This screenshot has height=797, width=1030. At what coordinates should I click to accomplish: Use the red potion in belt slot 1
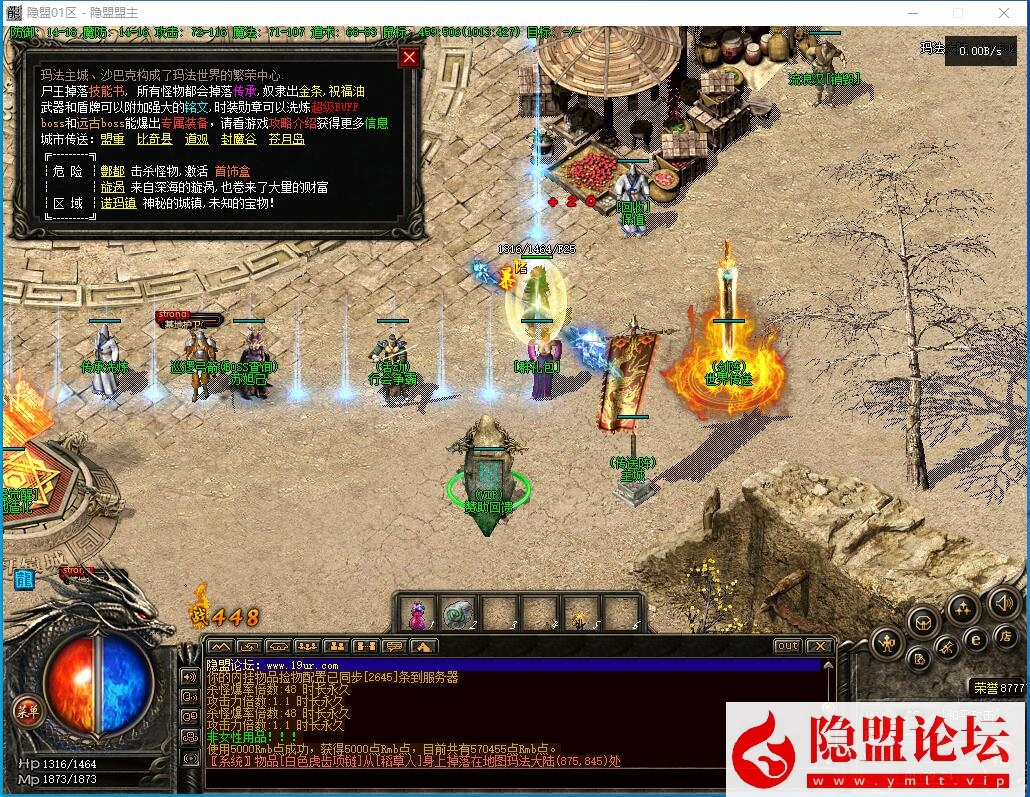tap(418, 612)
